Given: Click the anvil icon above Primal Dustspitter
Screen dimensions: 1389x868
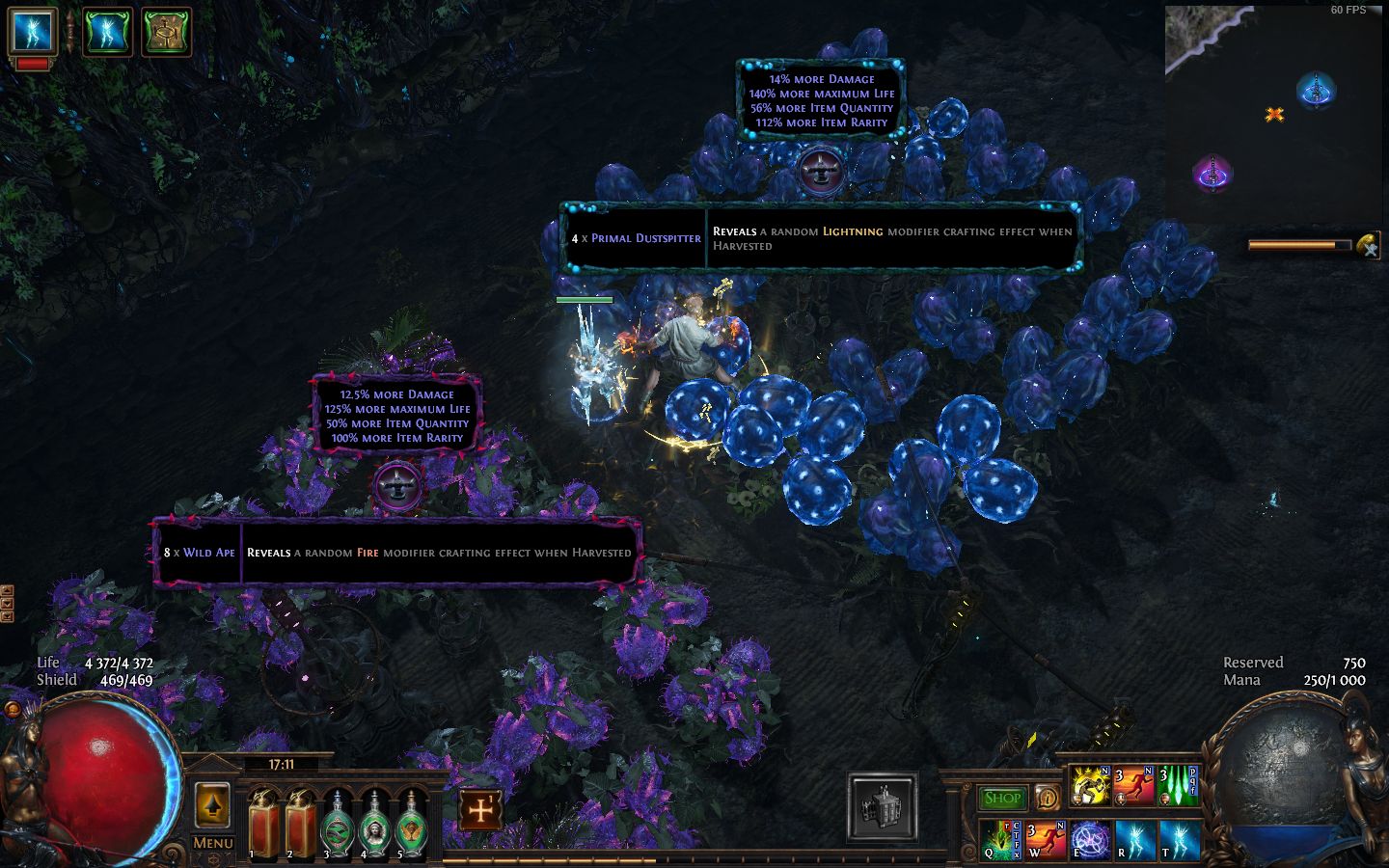Looking at the screenshot, I should pos(819,169).
